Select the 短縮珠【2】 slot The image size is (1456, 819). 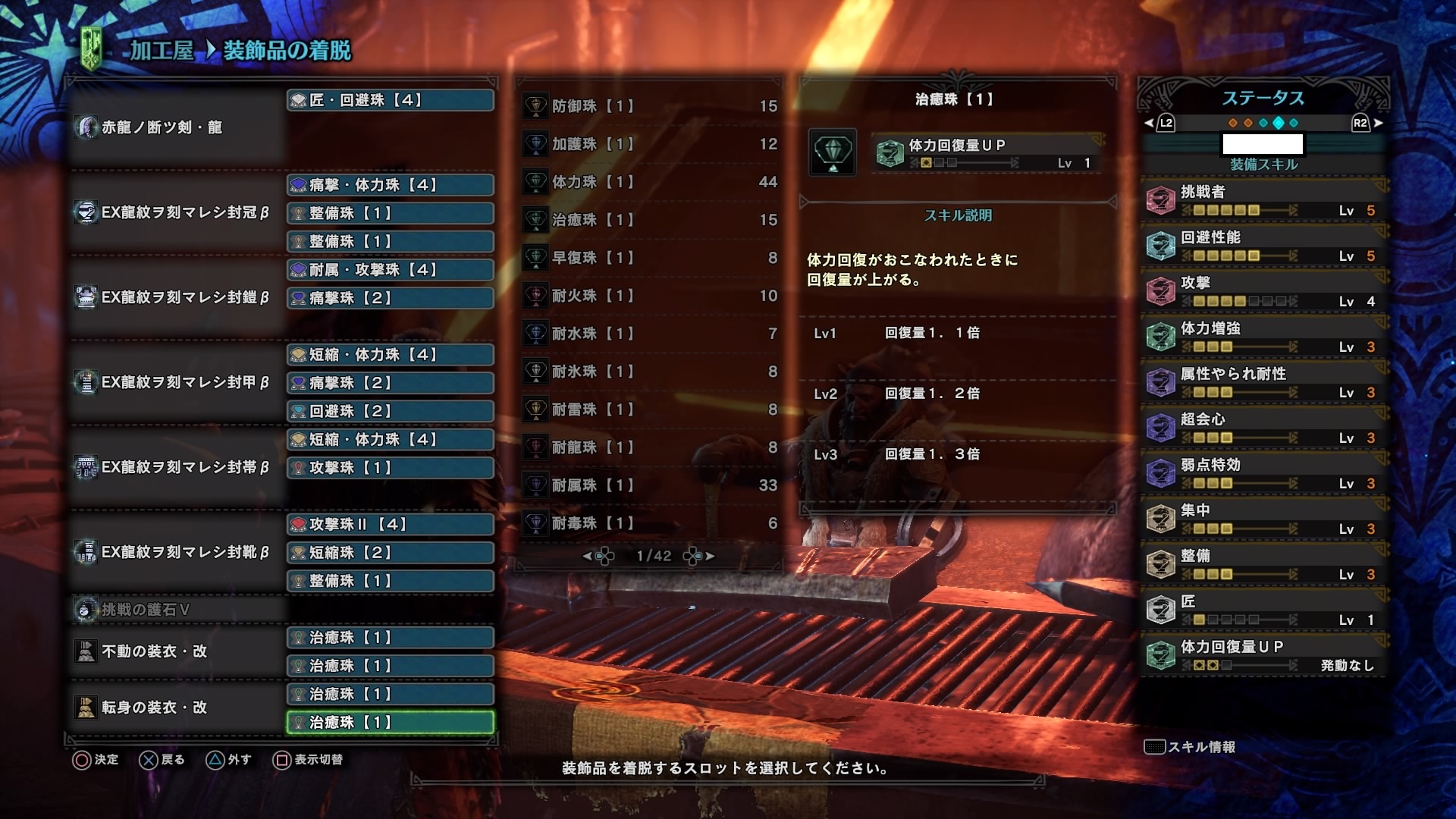pyautogui.click(x=391, y=553)
